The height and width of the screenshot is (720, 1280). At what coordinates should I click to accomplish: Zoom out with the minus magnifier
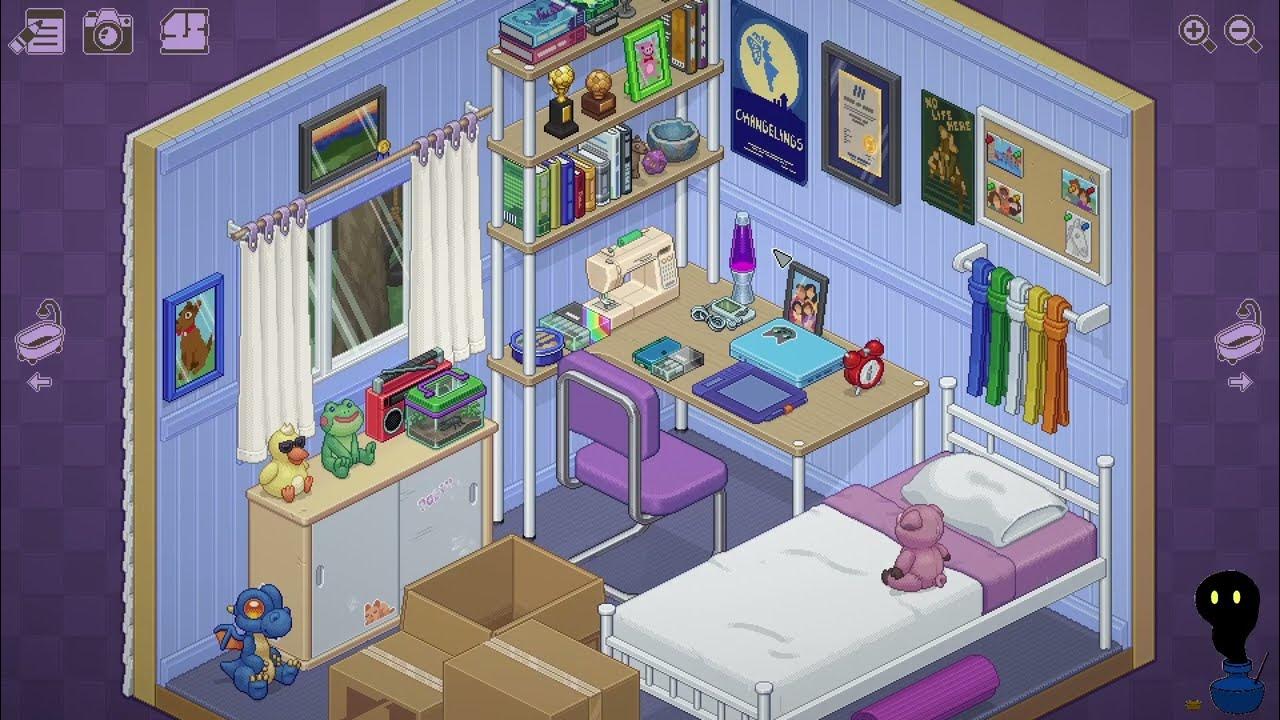point(1242,33)
